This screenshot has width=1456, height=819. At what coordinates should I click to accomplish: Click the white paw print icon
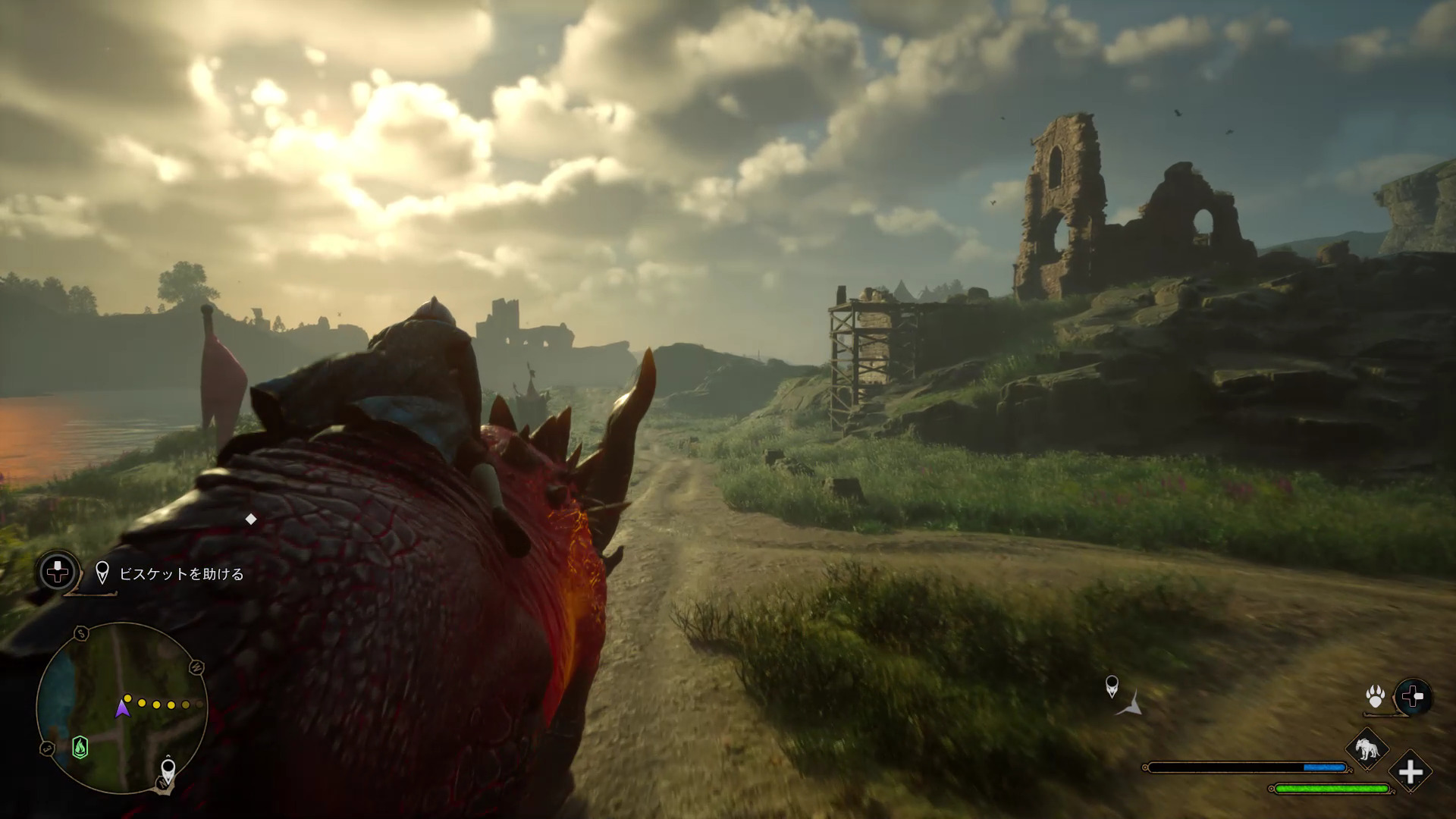coord(1376,696)
